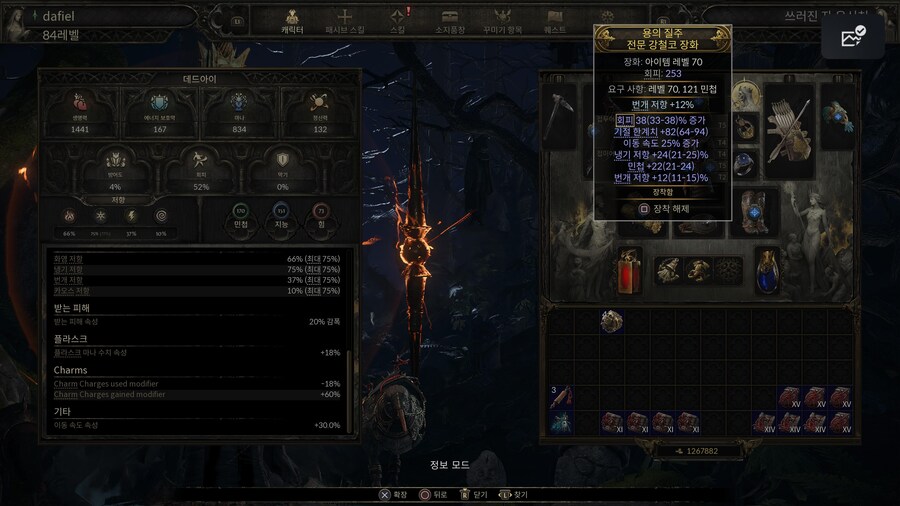Select the 마나 mana stat panel

[238, 112]
